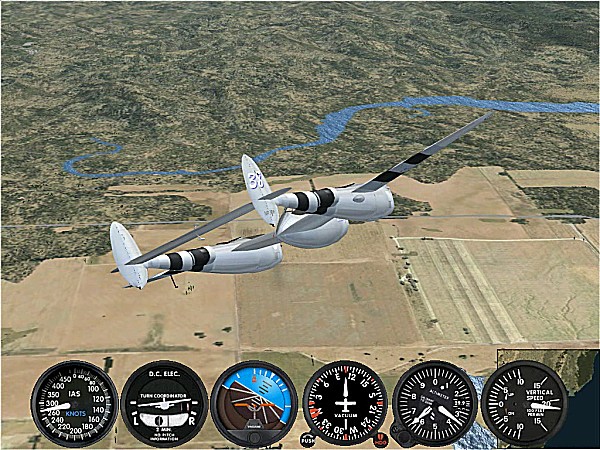Click the IAS airspeed indicator gauge
Image resolution: width=600 pixels, height=450 pixels.
[74, 403]
